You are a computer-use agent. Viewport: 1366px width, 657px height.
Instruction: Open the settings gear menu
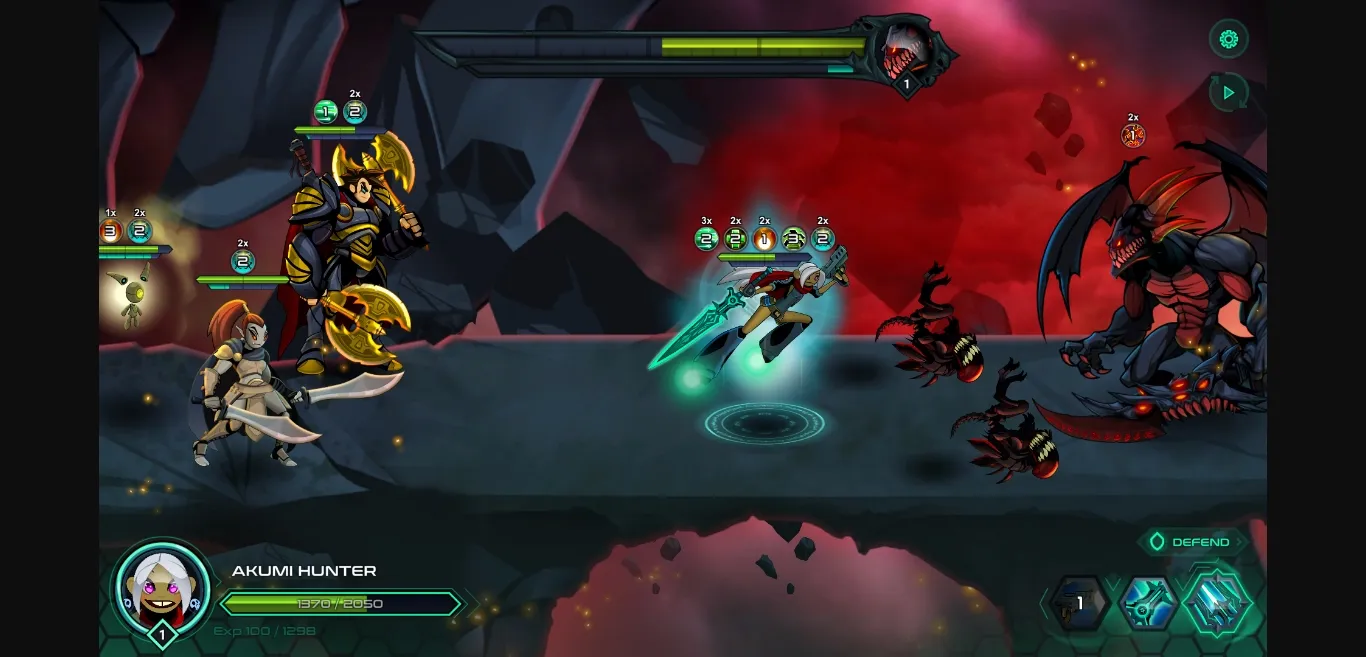point(1229,39)
